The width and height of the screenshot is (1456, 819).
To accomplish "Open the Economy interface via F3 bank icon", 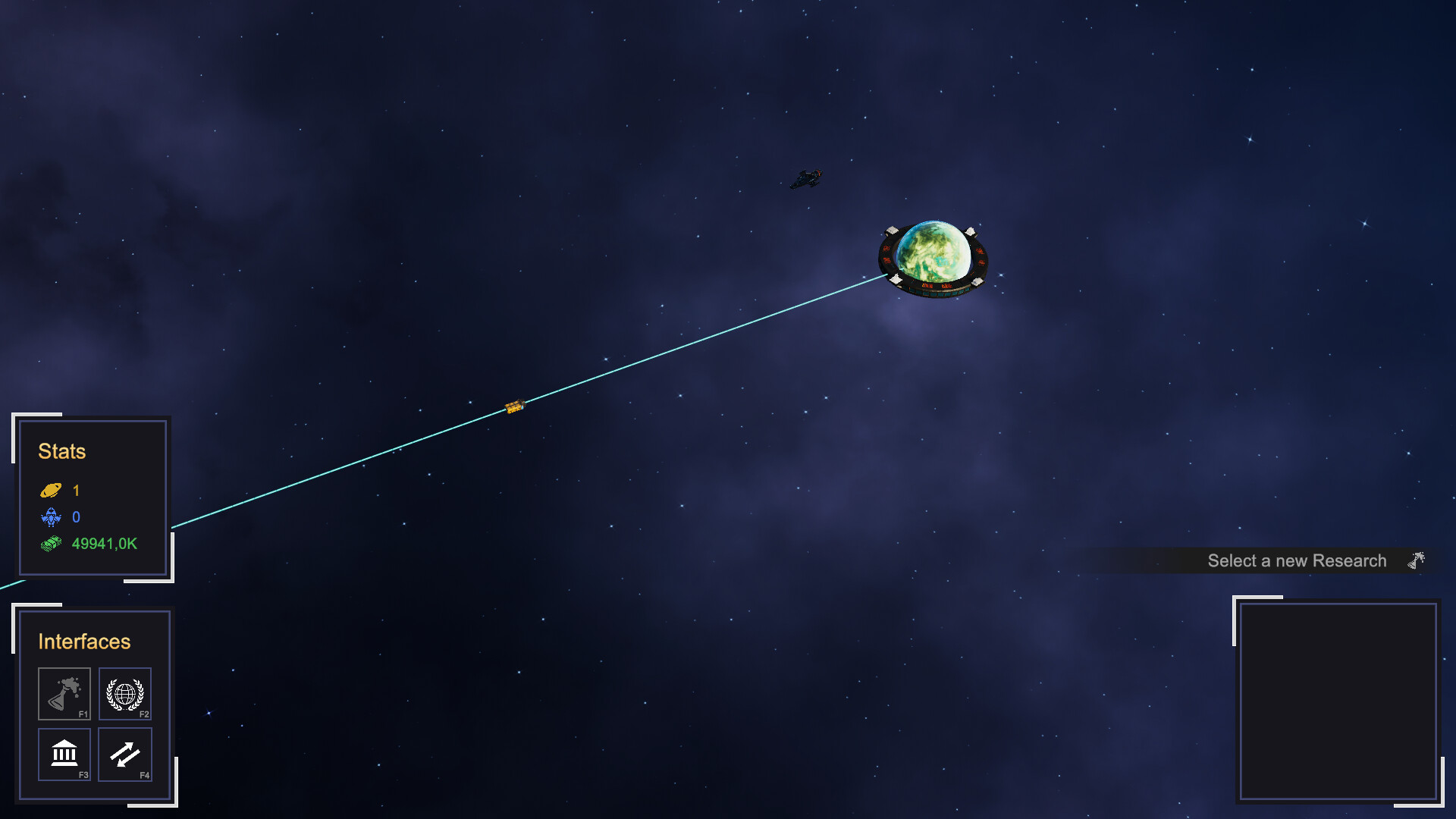I will point(64,754).
